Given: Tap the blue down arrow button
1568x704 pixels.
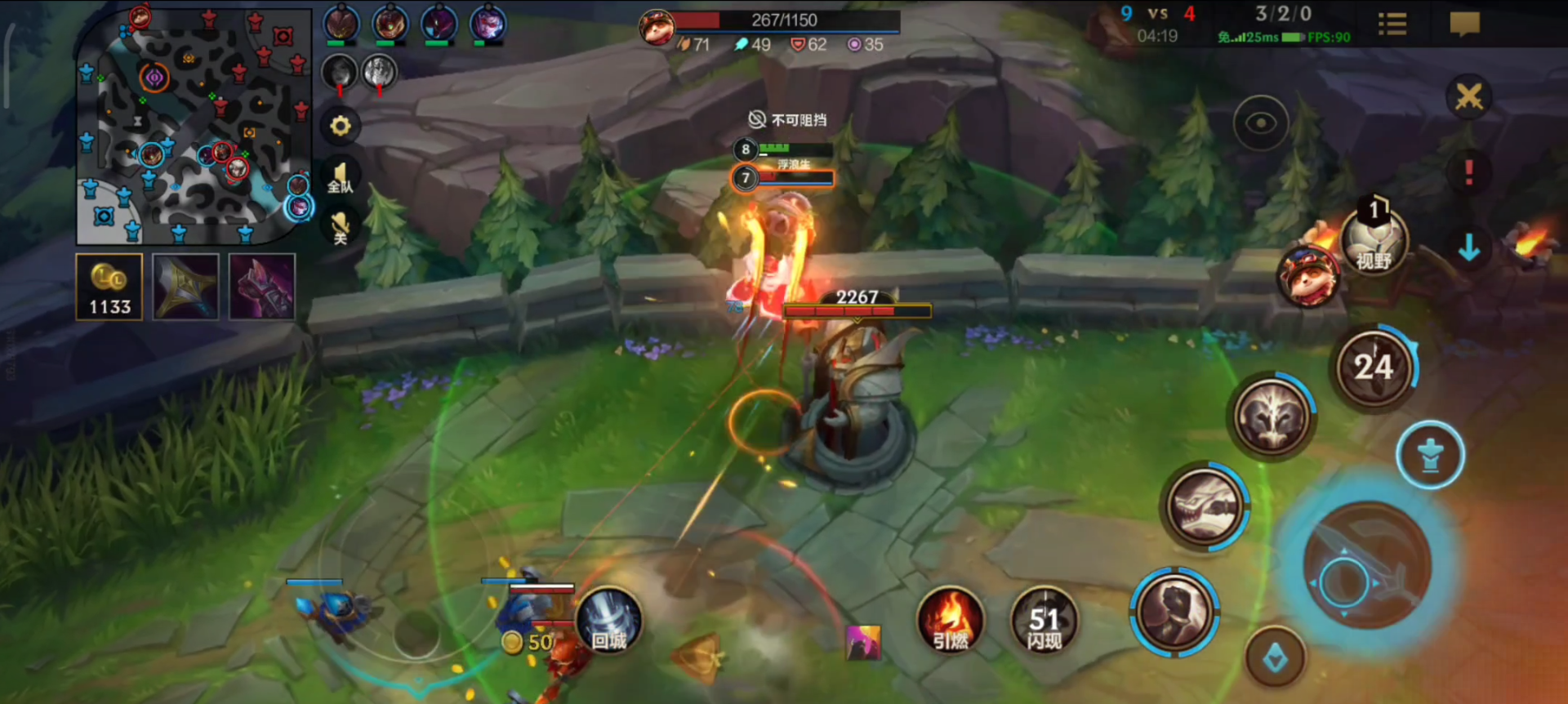Looking at the screenshot, I should [x=1468, y=247].
